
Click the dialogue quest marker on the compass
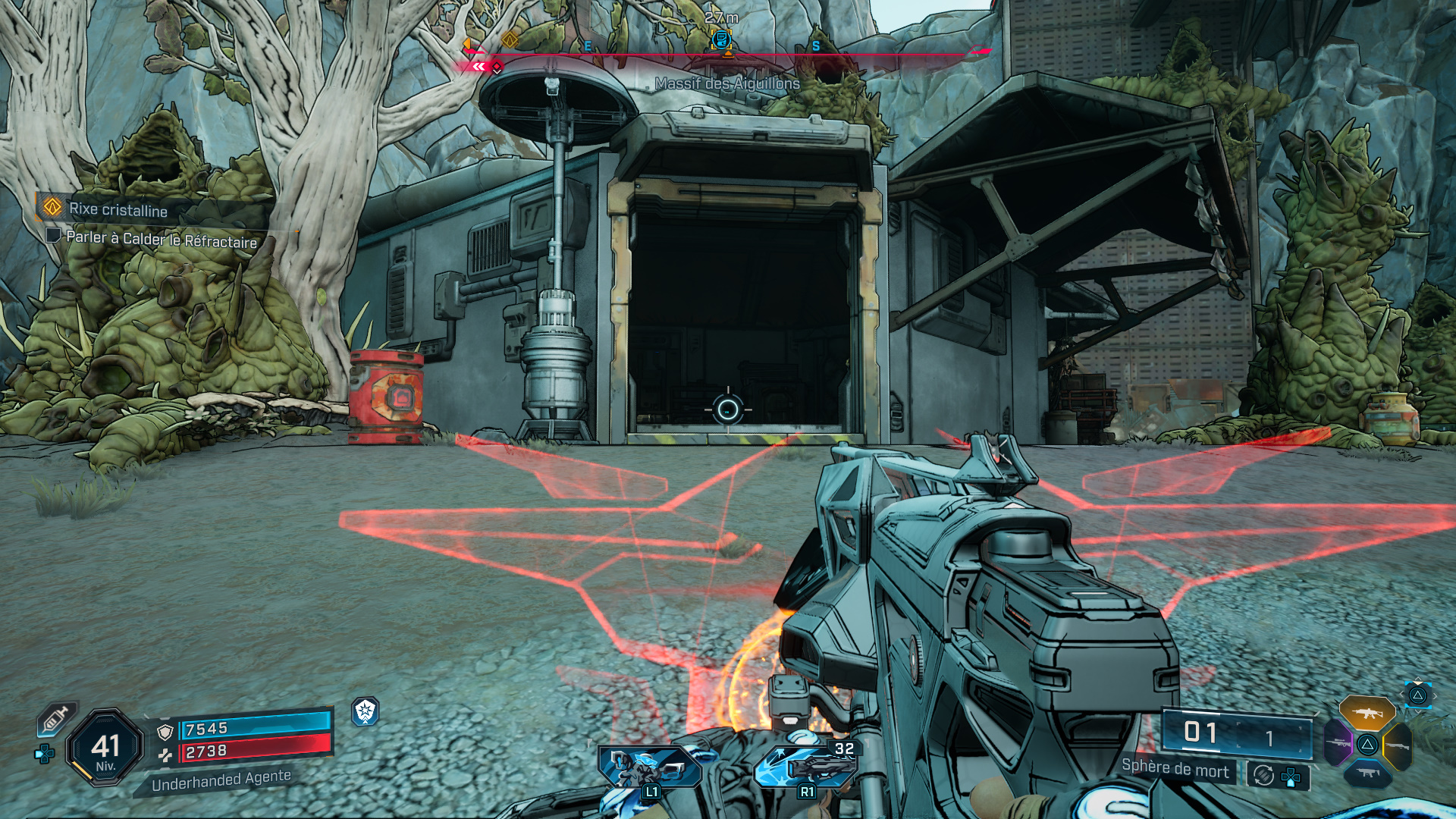point(722,39)
